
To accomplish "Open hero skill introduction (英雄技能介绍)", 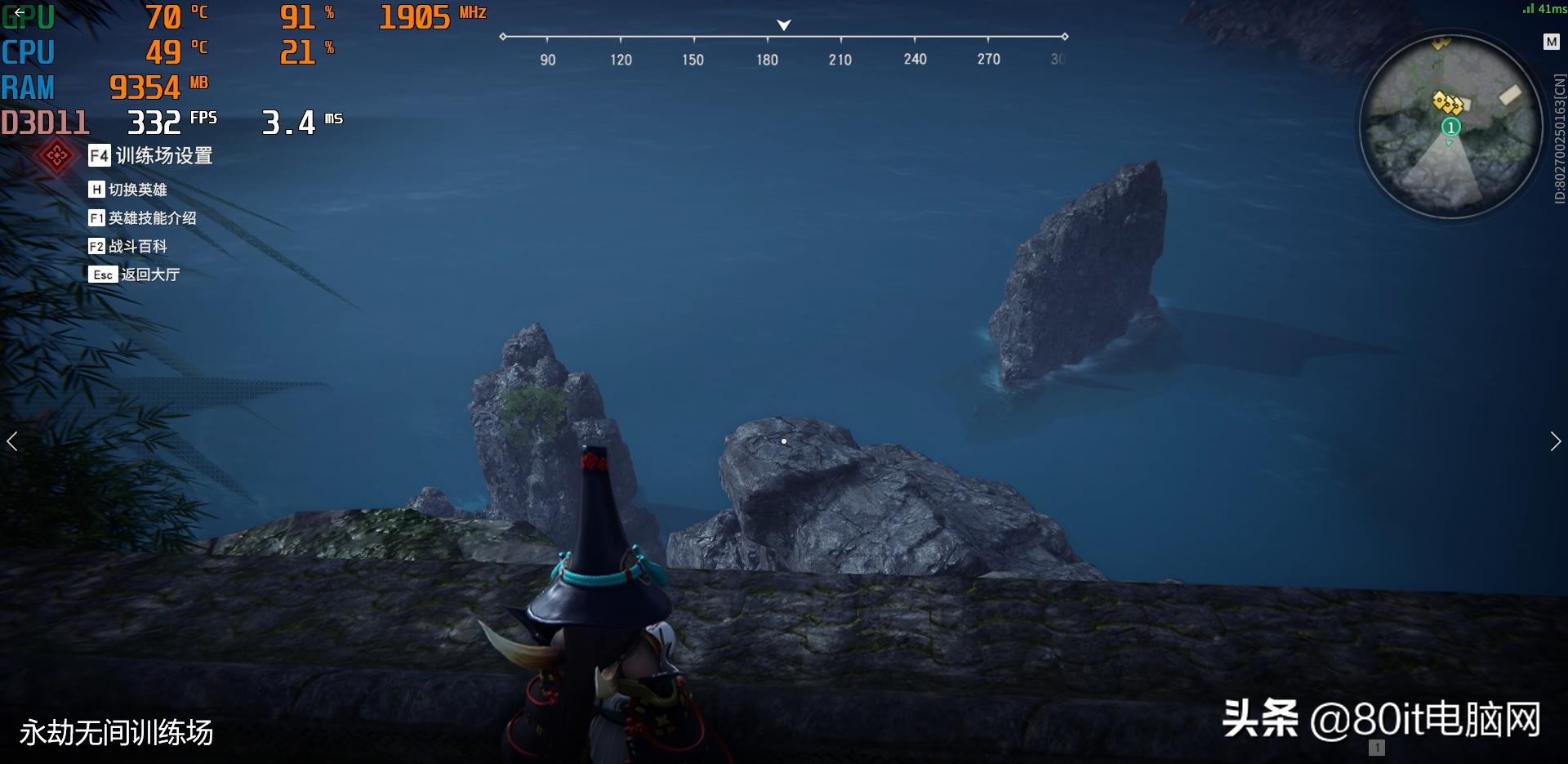I will point(143,218).
